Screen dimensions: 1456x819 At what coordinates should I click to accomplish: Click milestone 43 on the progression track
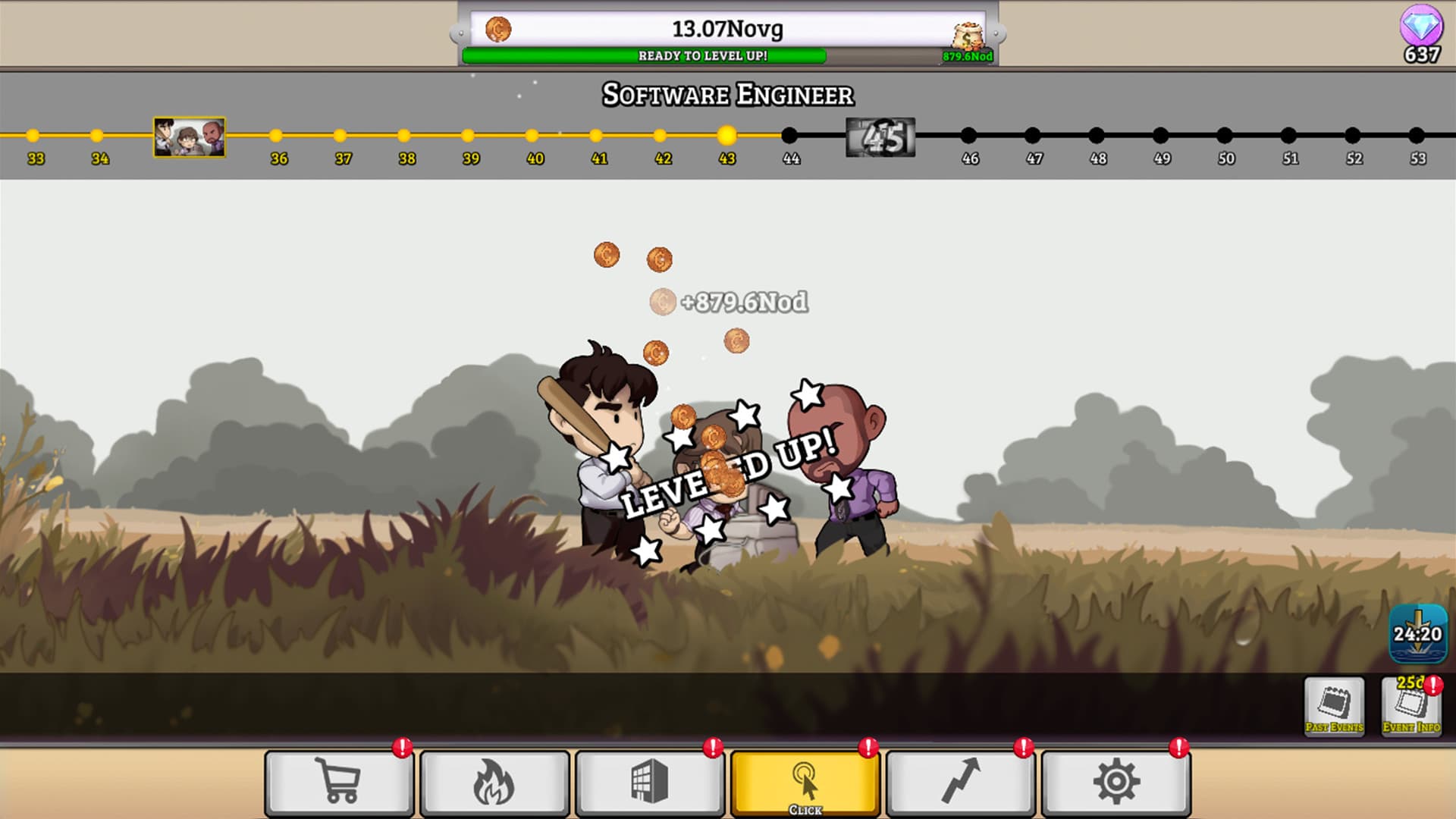click(x=726, y=136)
